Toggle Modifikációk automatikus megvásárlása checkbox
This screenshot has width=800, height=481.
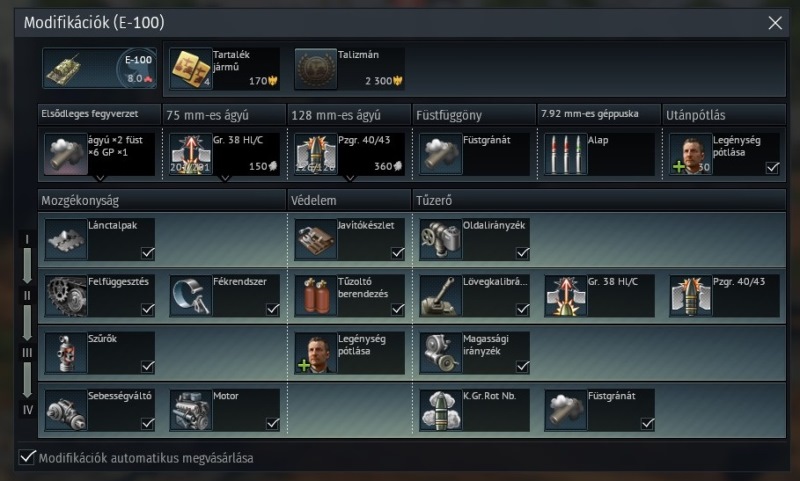(28, 458)
